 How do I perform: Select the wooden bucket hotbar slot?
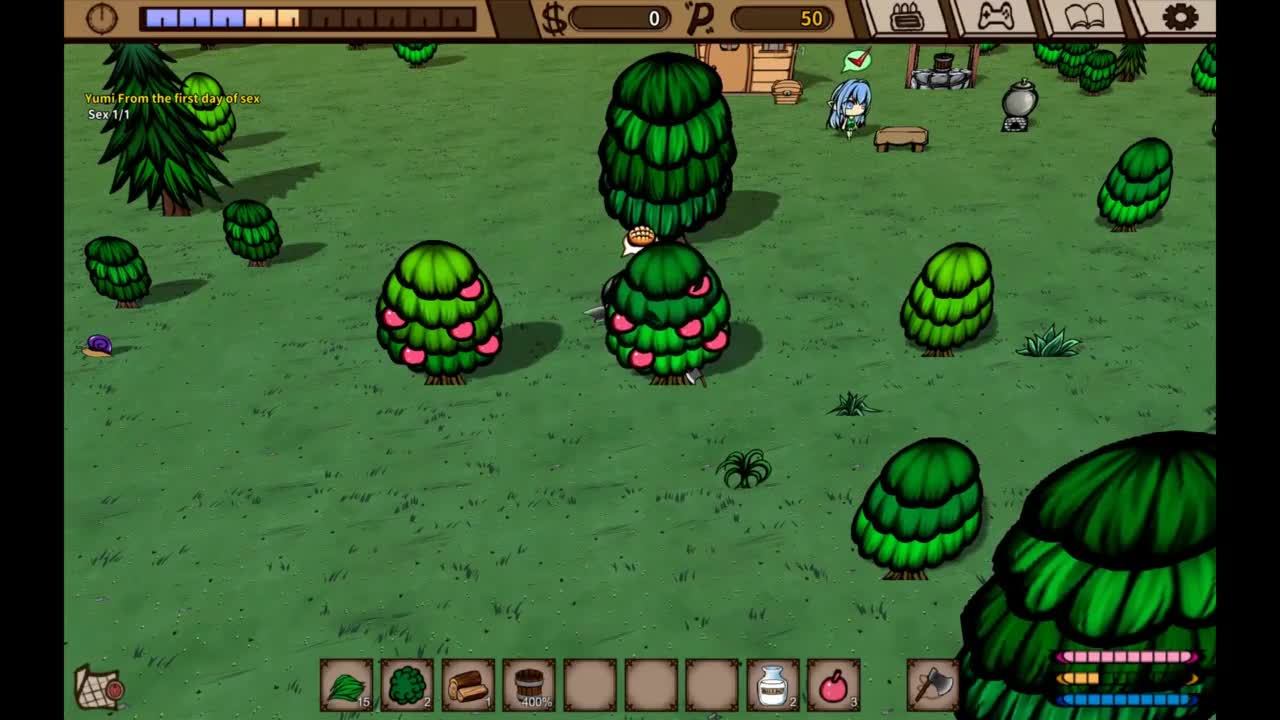(x=529, y=686)
